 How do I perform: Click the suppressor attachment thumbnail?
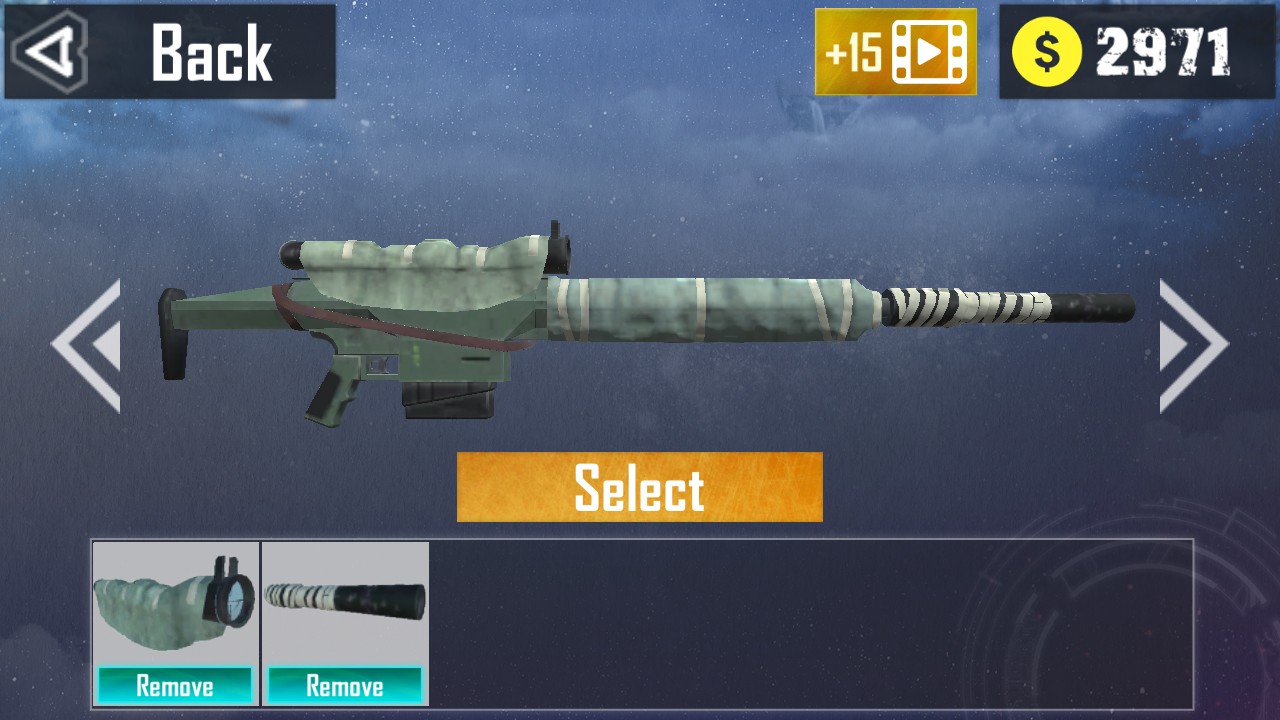click(345, 600)
